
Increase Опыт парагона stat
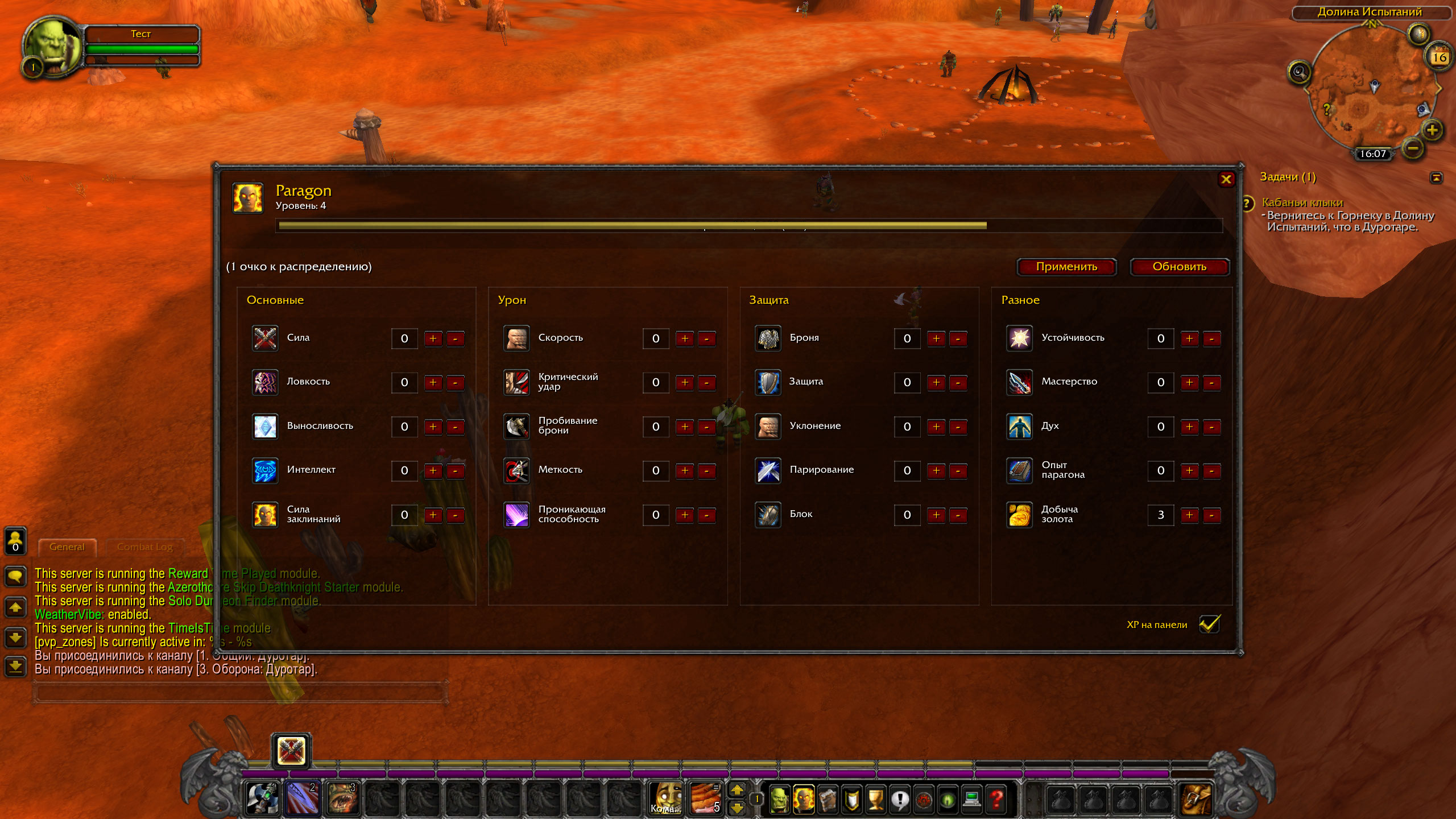coord(1189,471)
